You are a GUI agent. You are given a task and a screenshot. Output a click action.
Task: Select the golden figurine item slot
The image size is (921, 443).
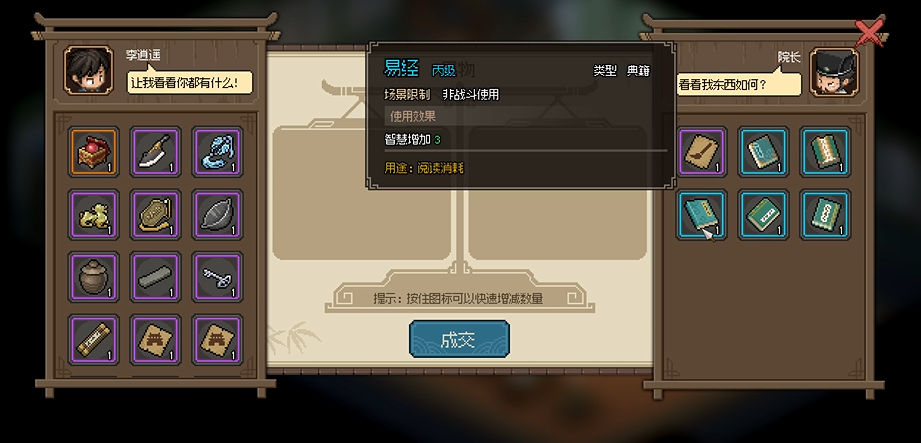point(95,214)
